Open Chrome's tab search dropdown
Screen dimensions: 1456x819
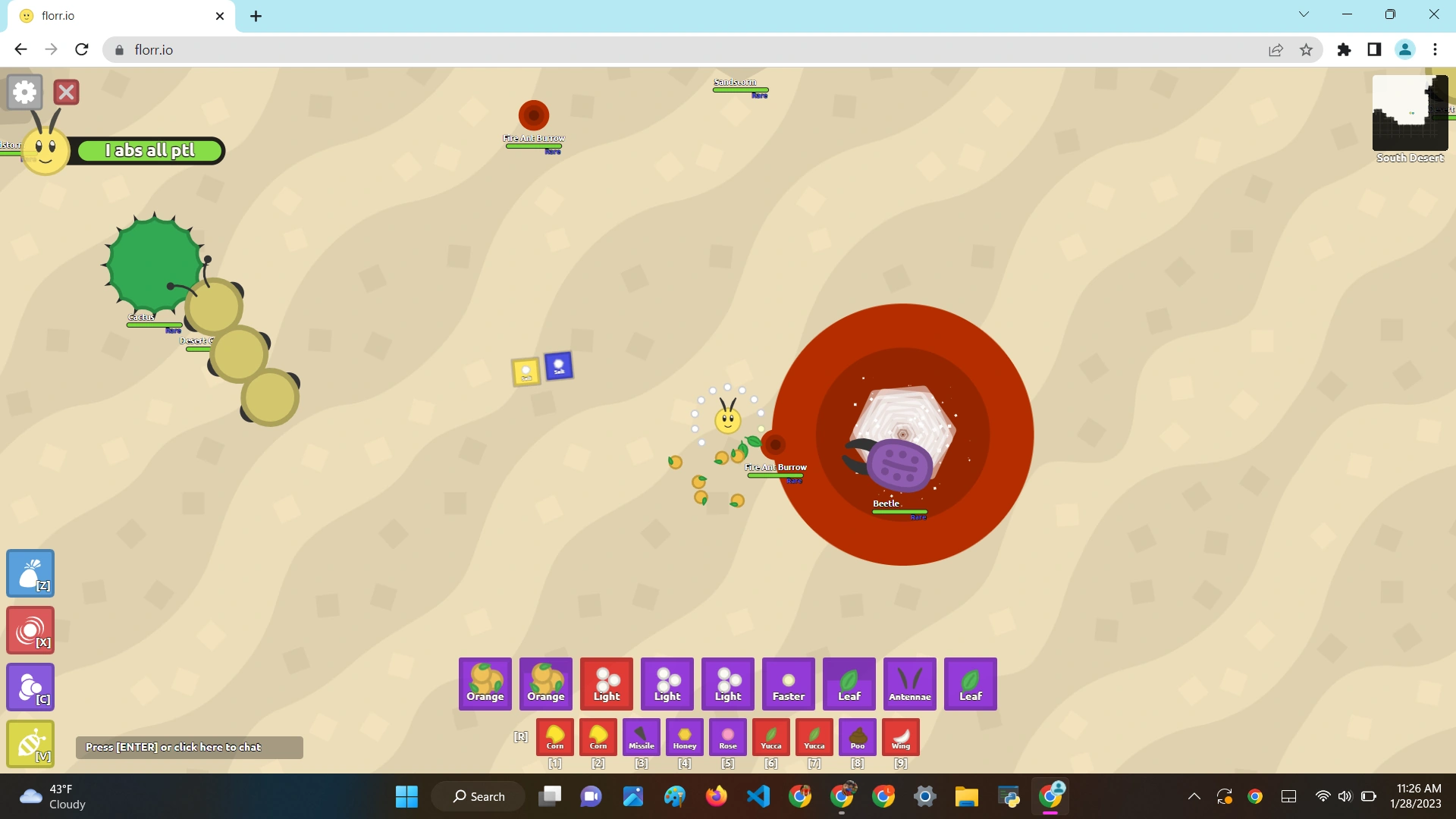click(1304, 14)
